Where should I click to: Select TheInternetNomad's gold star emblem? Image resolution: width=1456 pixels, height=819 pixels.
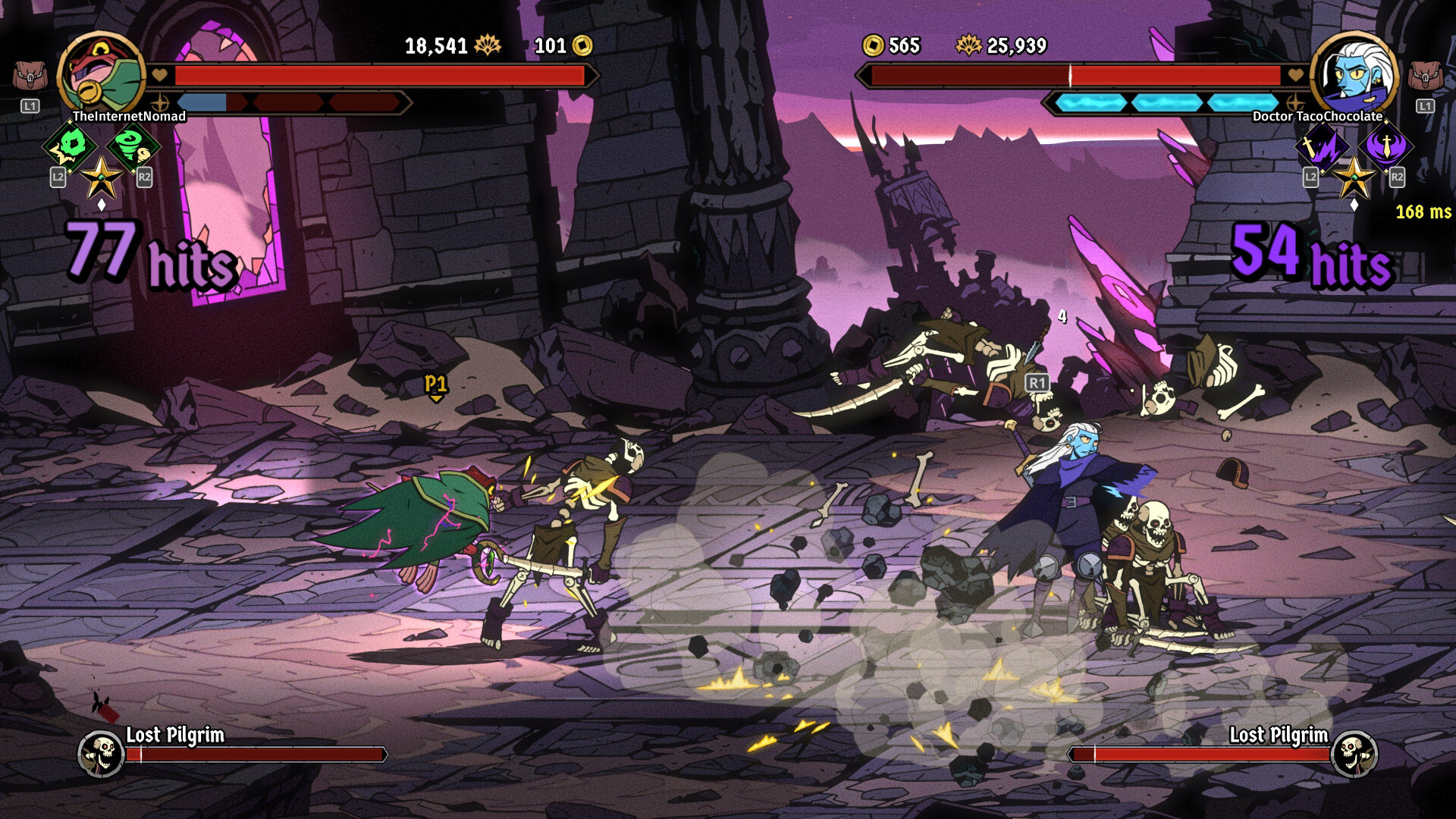tap(101, 179)
